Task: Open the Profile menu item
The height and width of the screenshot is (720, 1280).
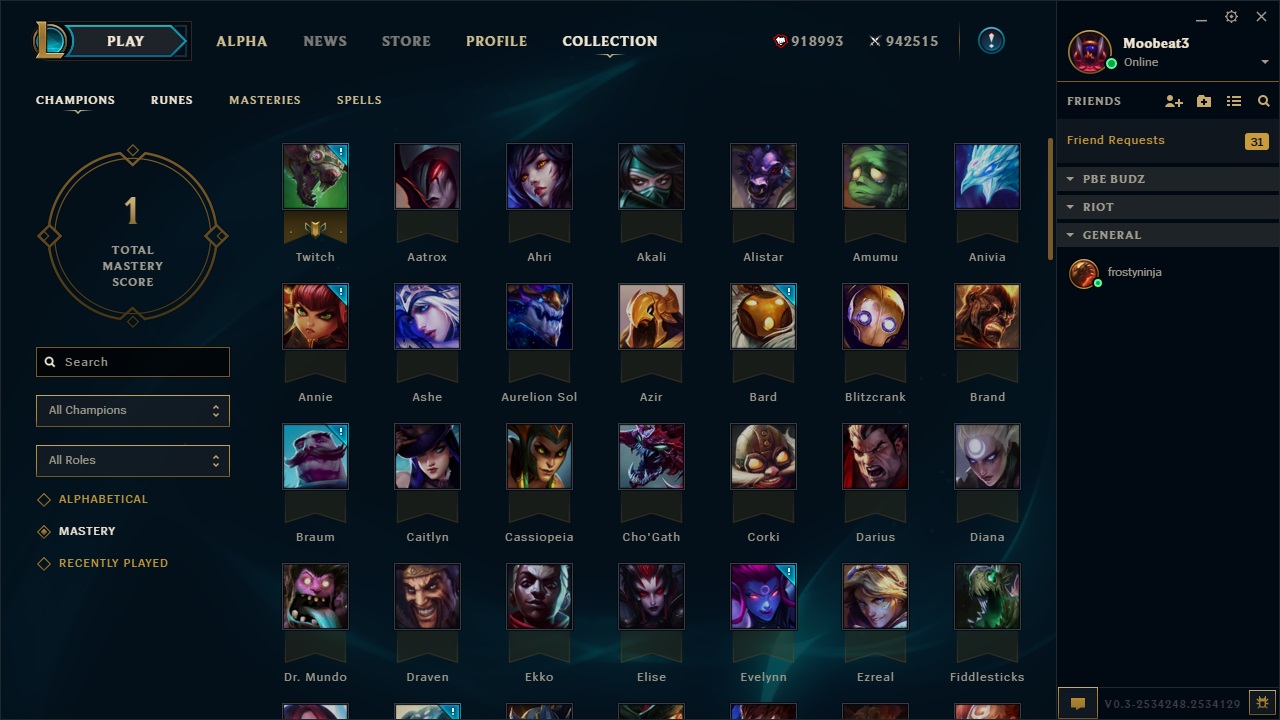Action: [496, 41]
